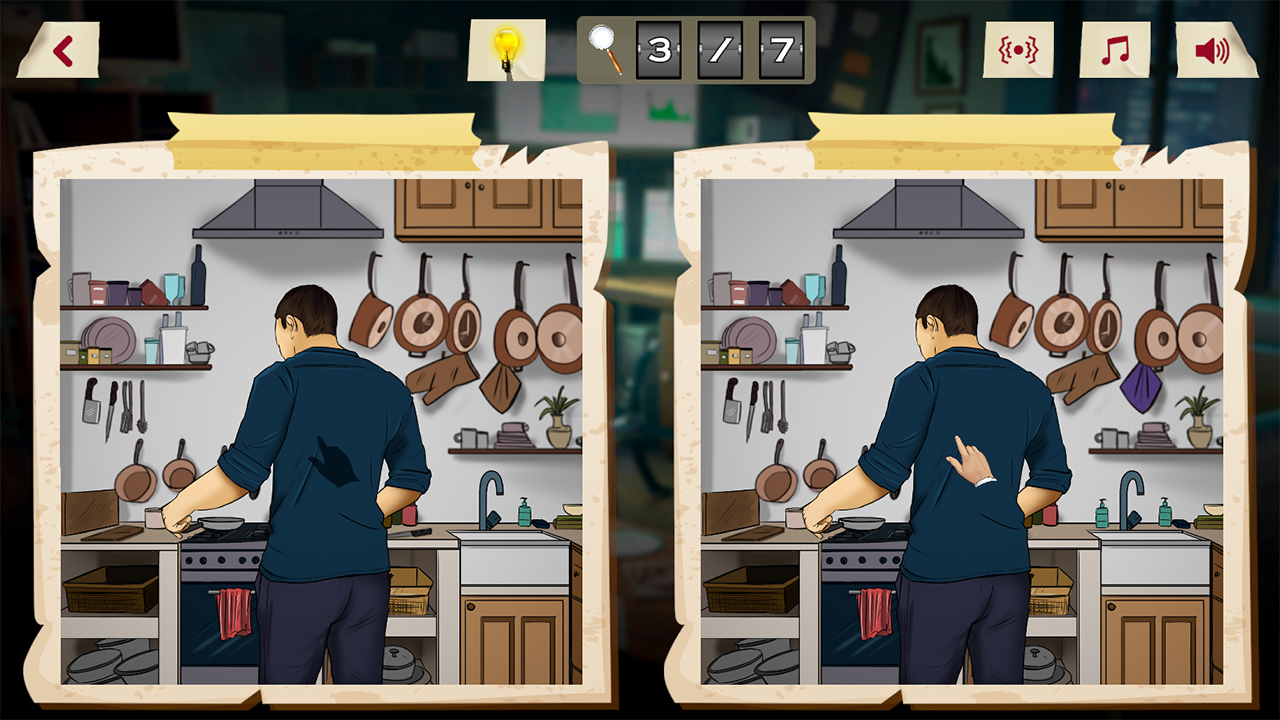Use the lightbulb hint icon

[x=509, y=45]
